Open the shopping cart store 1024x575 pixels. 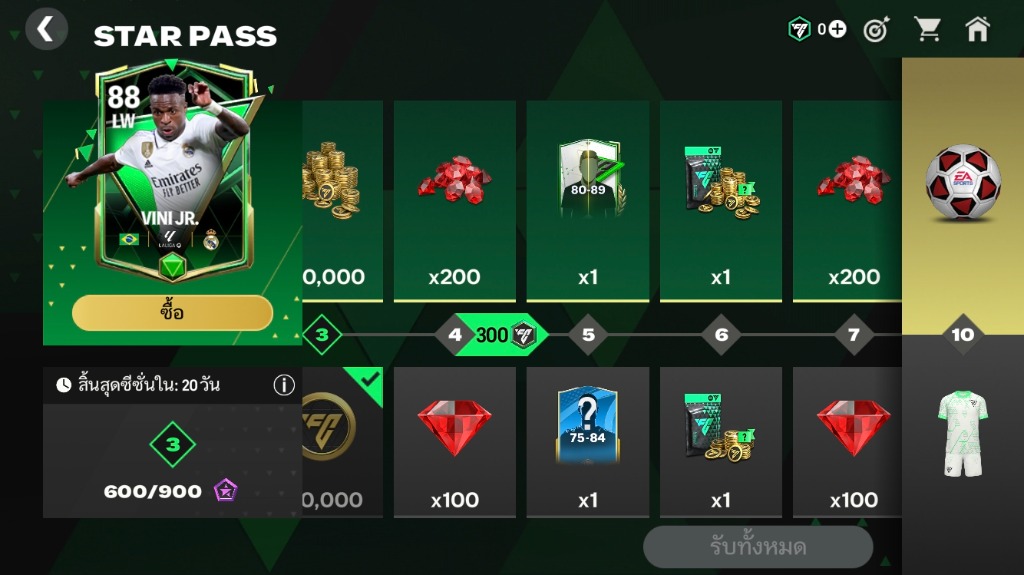[x=928, y=30]
